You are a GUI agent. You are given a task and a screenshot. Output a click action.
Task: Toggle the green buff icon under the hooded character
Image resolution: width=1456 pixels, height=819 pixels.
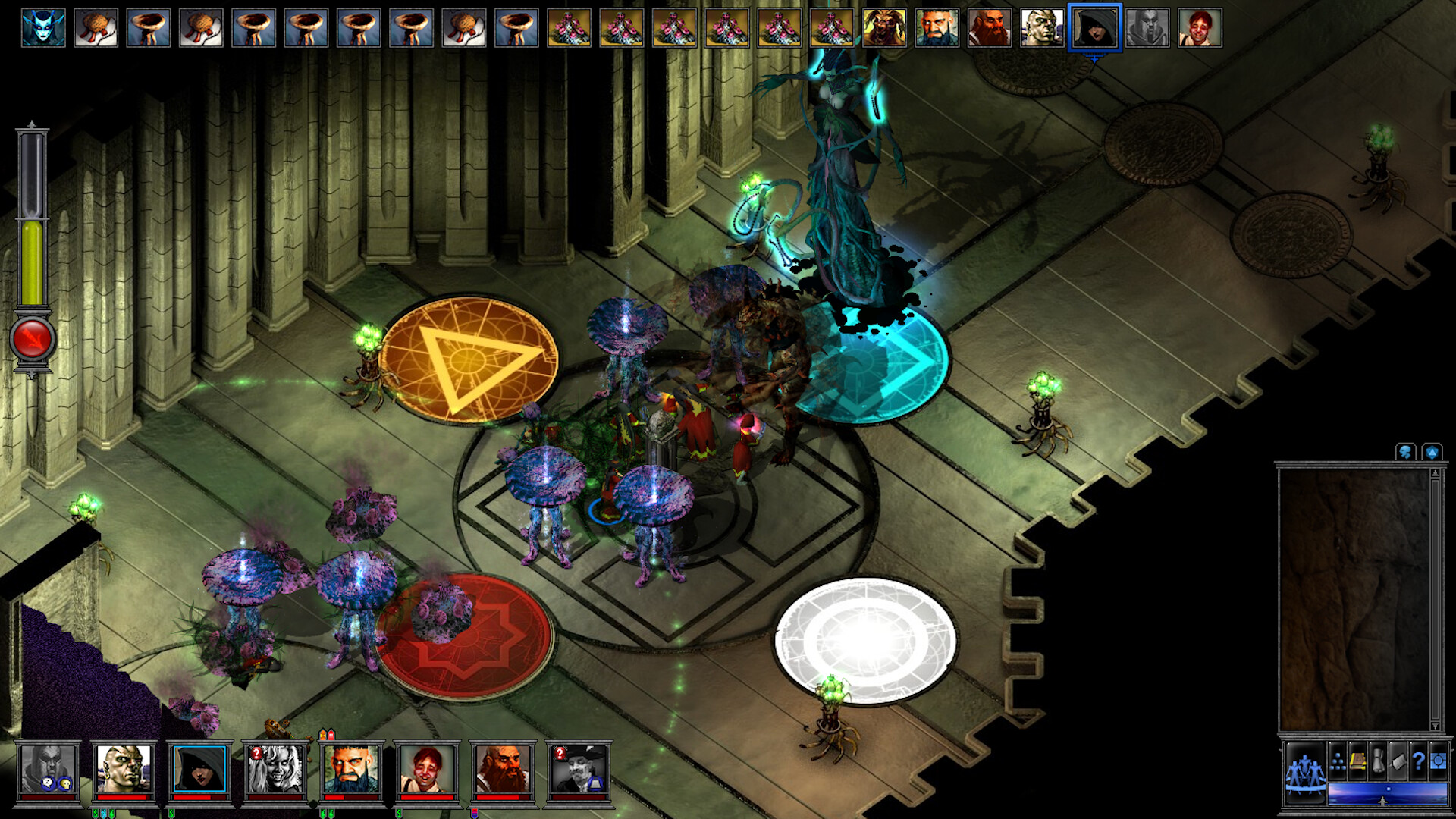pyautogui.click(x=171, y=813)
